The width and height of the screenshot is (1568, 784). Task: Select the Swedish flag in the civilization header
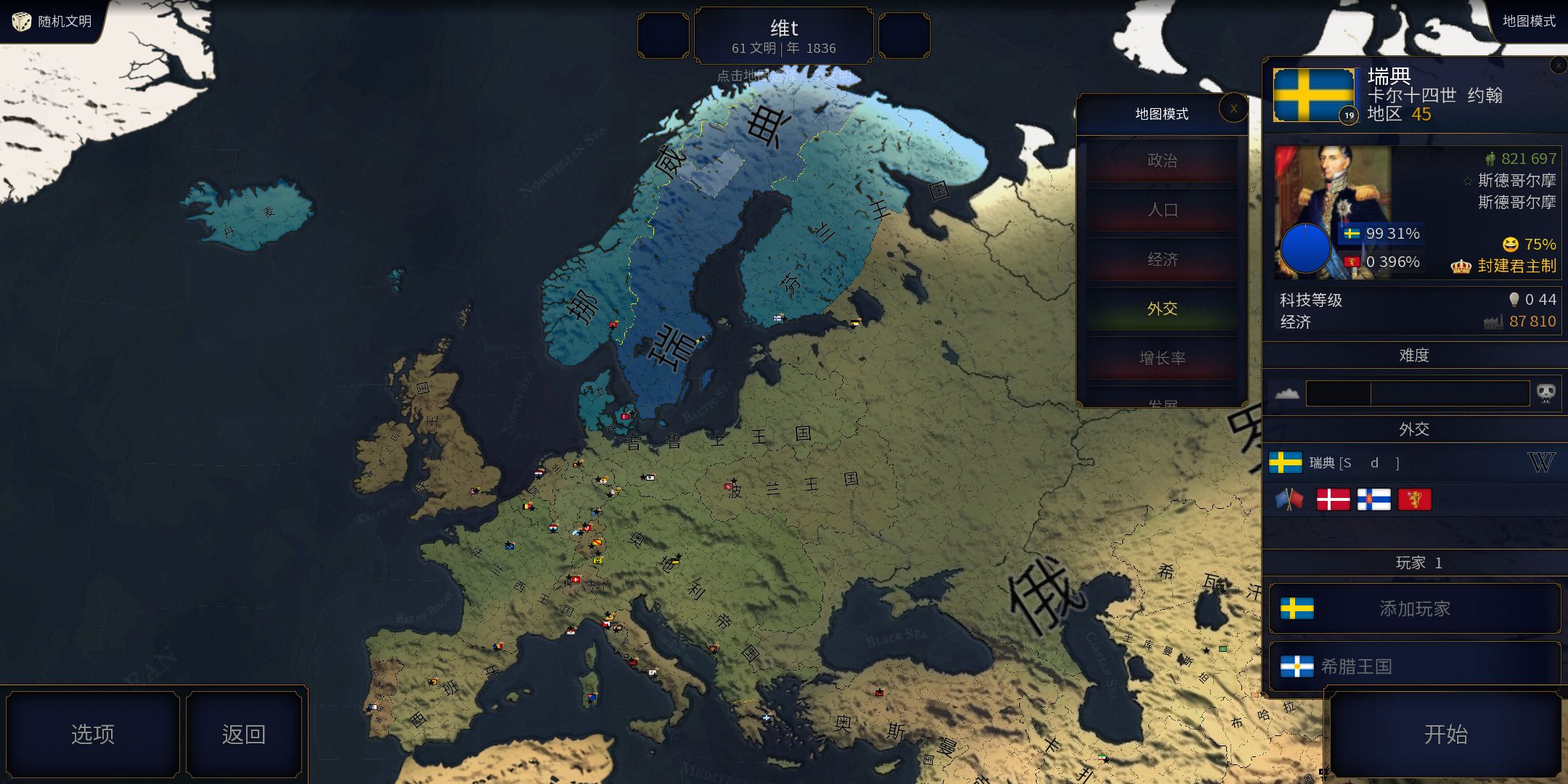[x=1313, y=95]
